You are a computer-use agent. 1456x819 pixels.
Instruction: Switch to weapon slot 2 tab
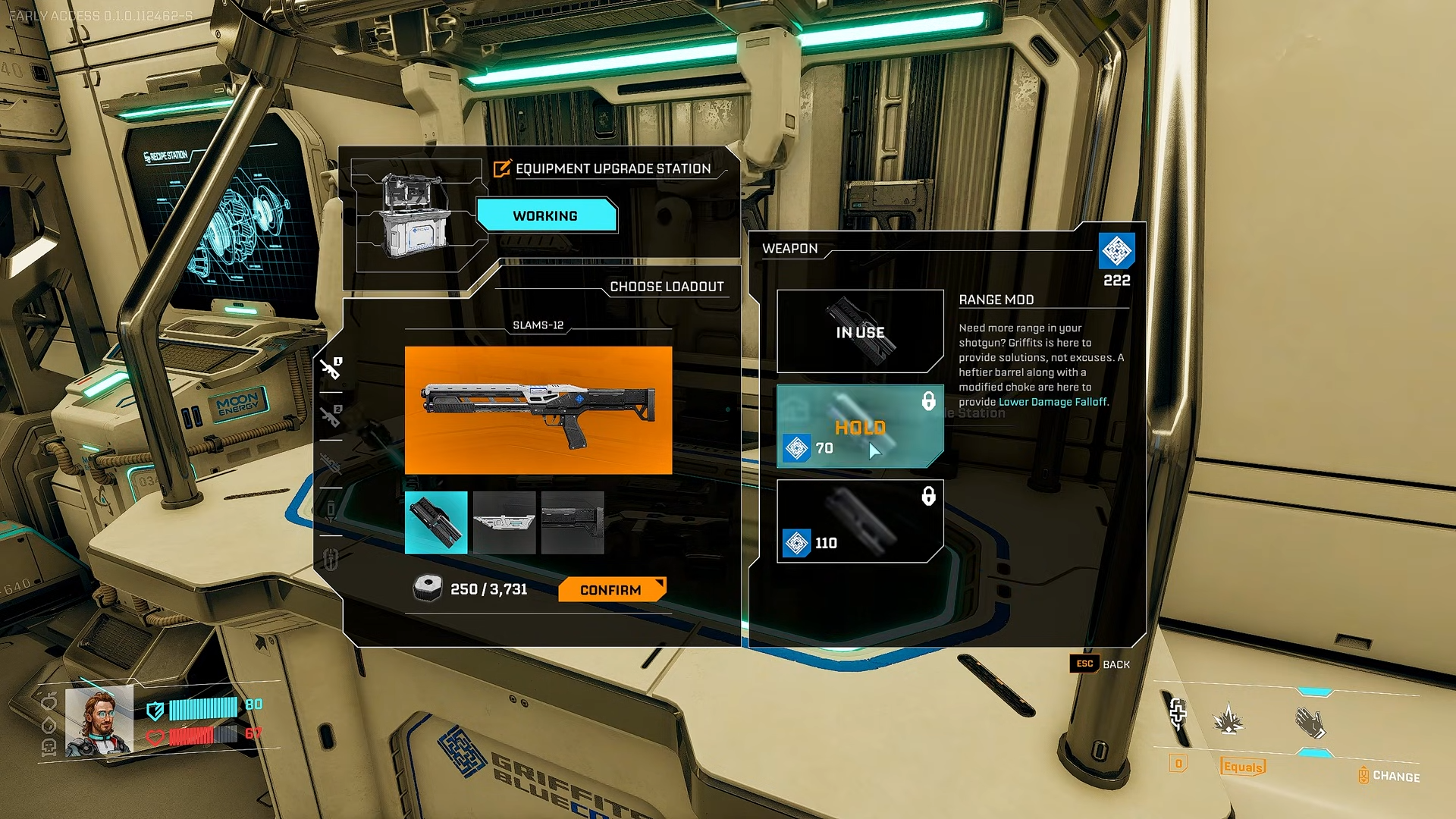point(331,416)
